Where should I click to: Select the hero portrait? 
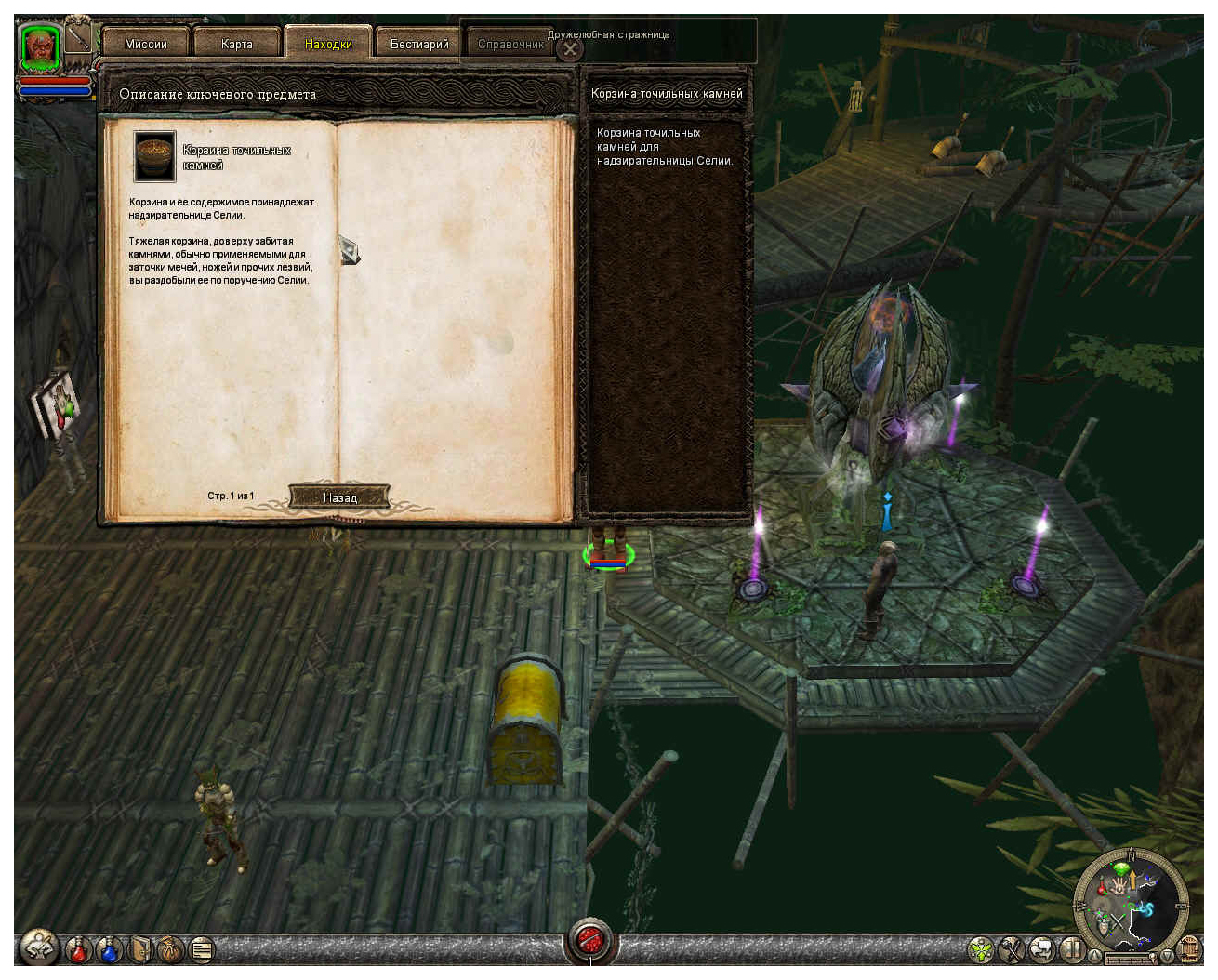[x=41, y=46]
